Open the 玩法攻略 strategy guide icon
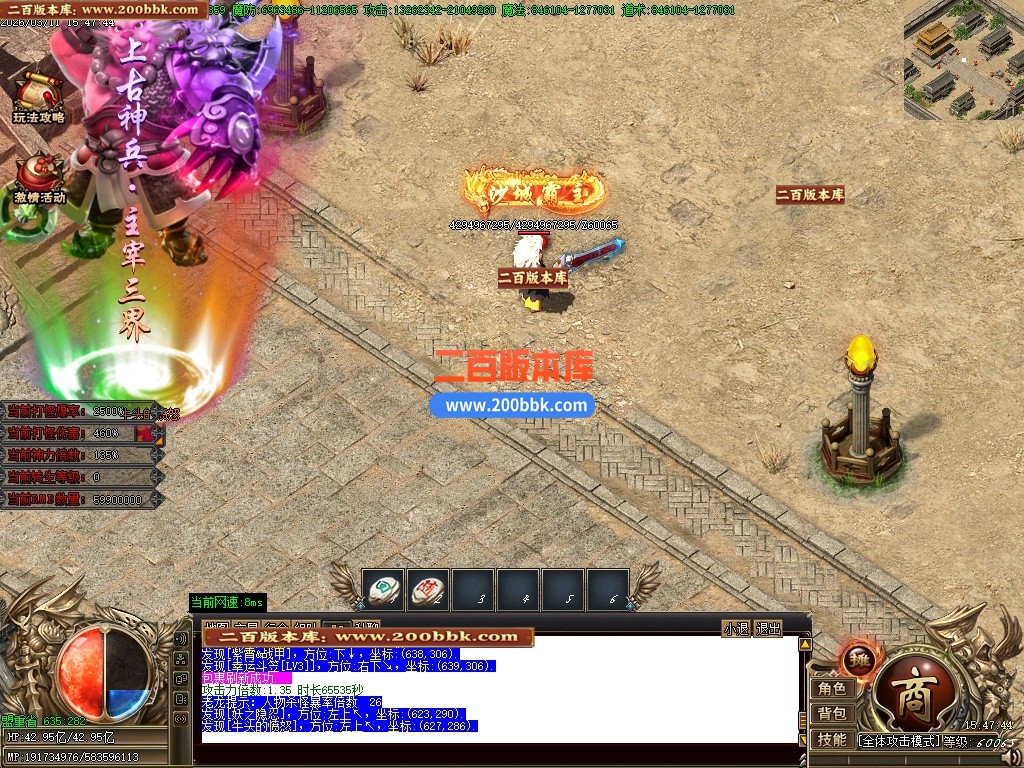The image size is (1024, 768). 39,98
